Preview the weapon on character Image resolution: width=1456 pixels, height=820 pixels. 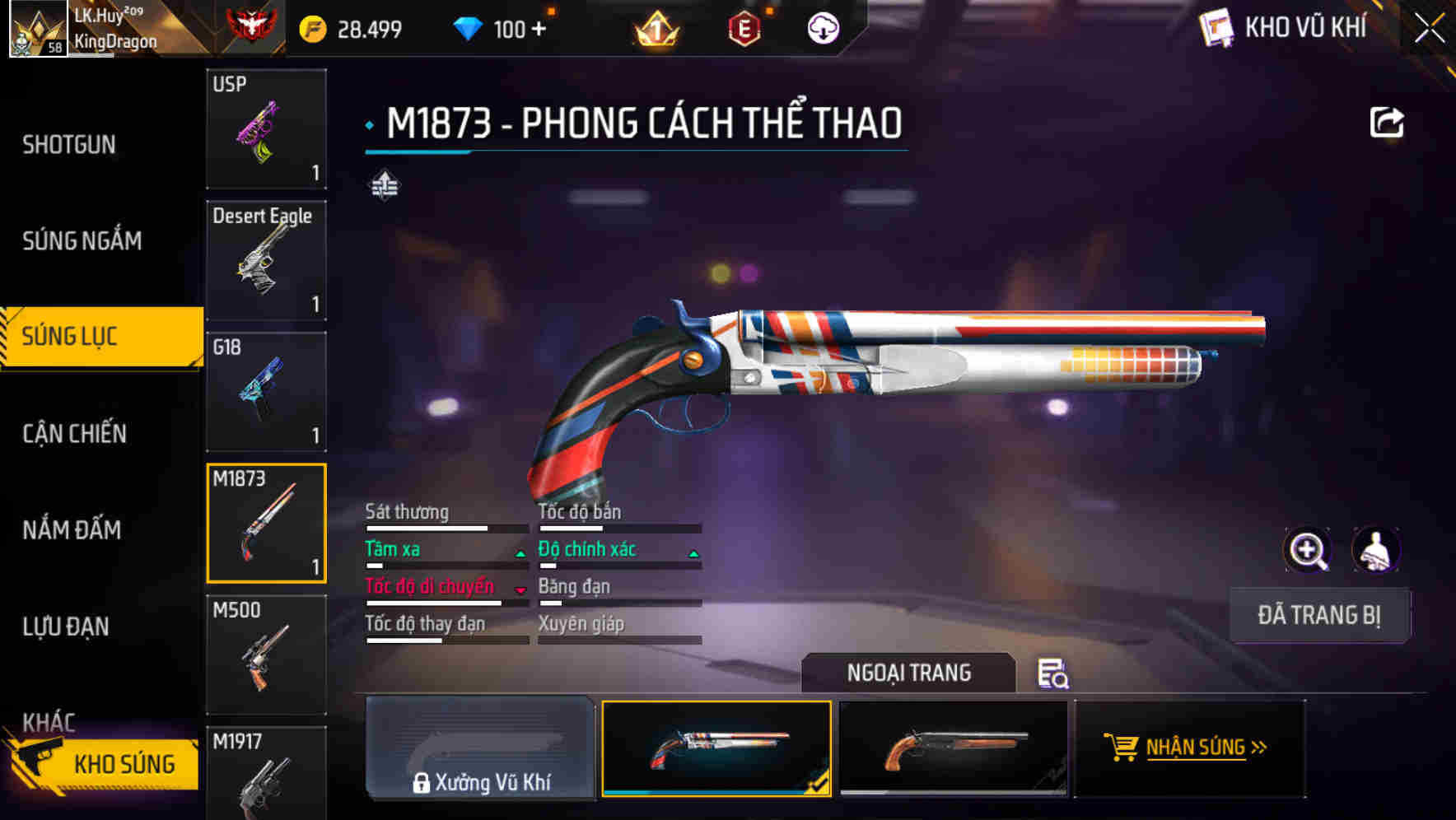coord(1375,549)
